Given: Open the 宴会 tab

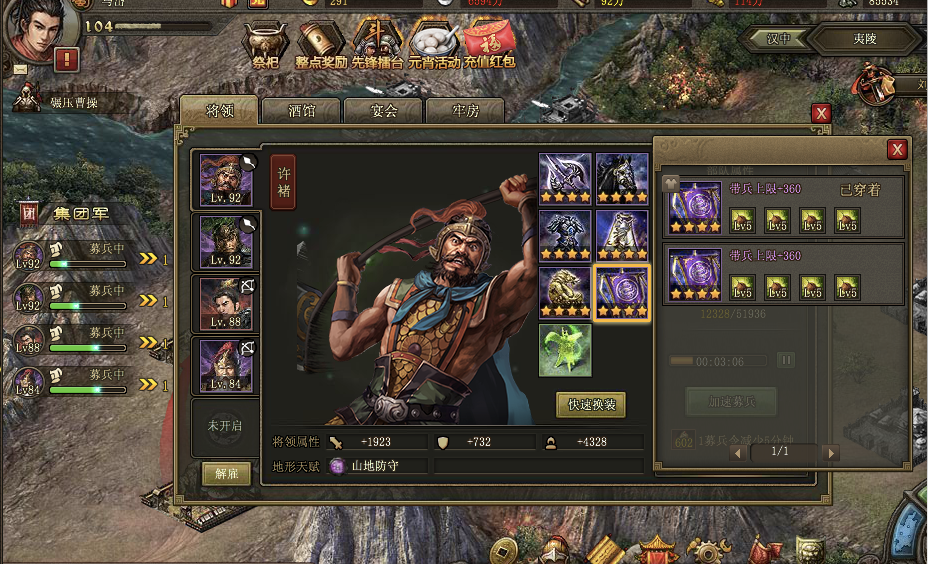Looking at the screenshot, I should (x=384, y=111).
